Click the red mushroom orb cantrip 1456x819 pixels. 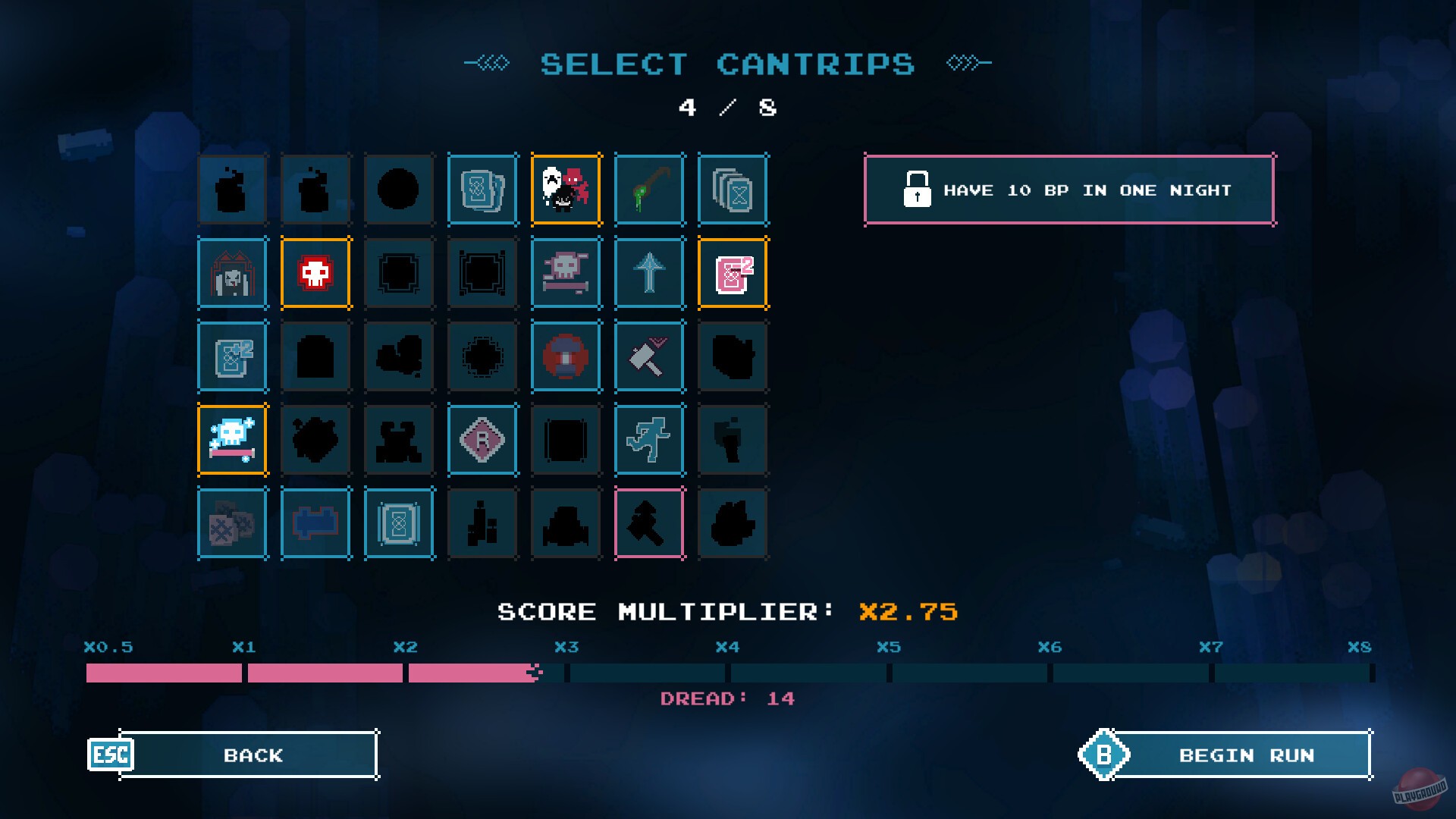566,356
